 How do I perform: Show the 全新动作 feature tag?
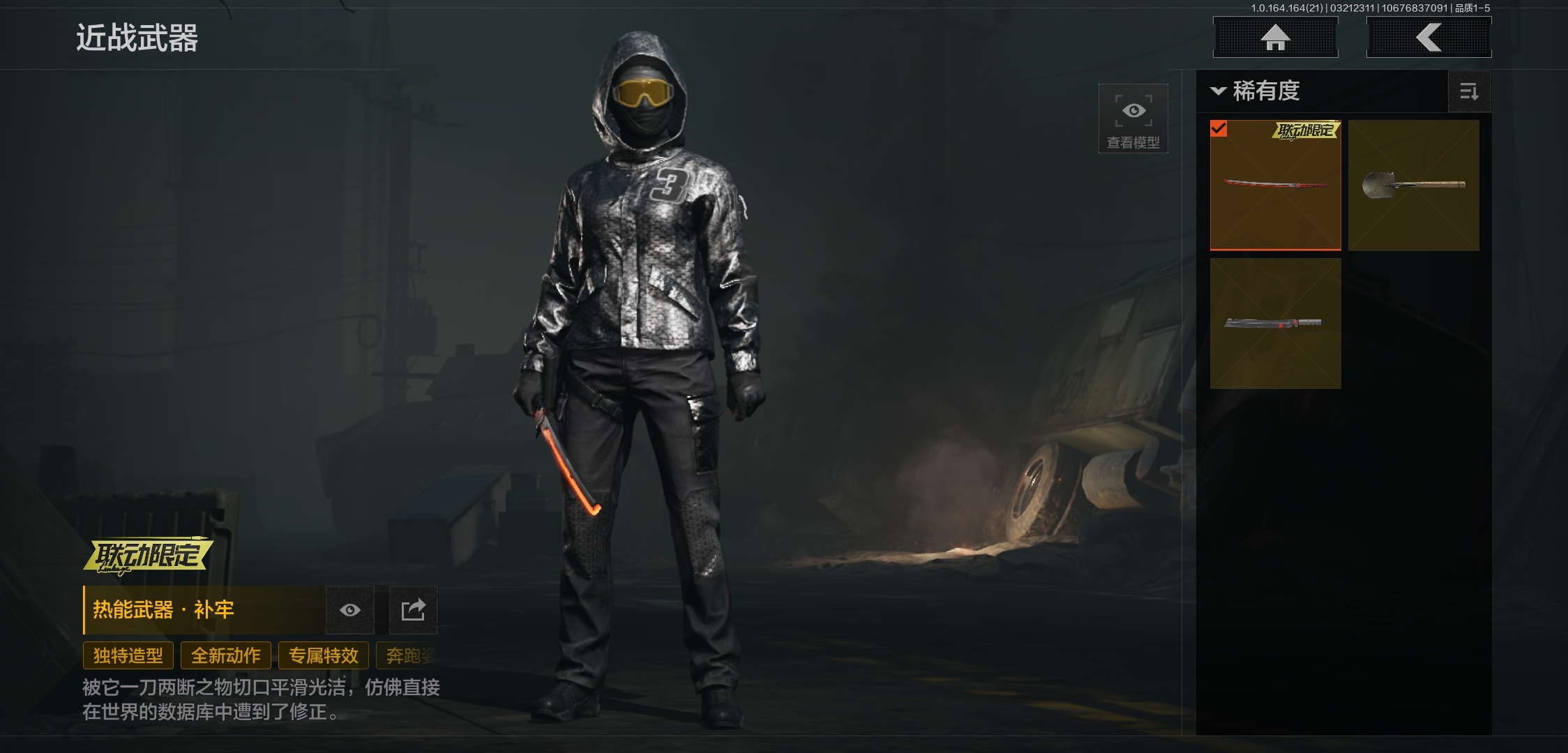pyautogui.click(x=226, y=655)
